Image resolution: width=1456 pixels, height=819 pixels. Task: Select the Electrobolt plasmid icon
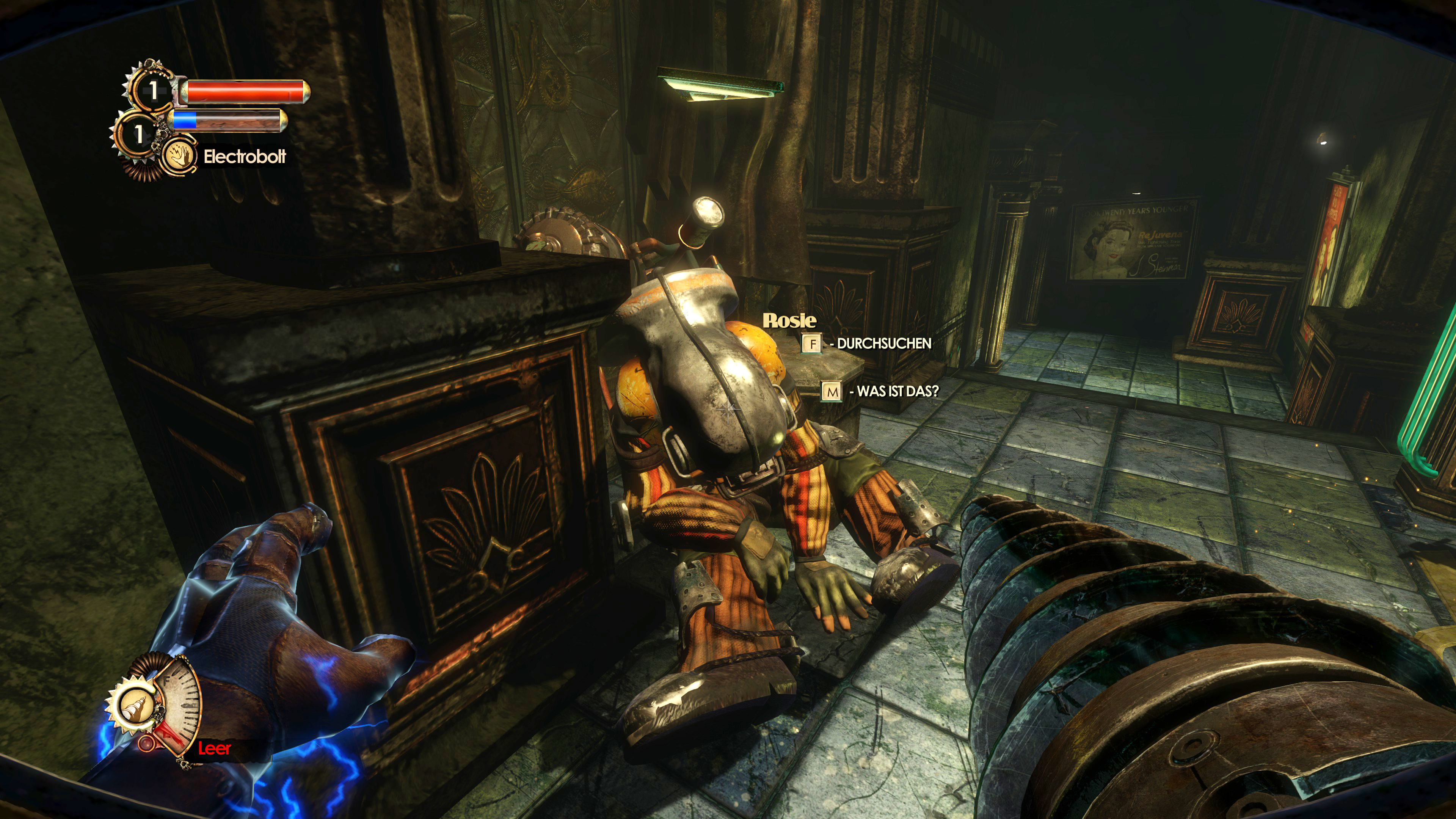tap(179, 155)
